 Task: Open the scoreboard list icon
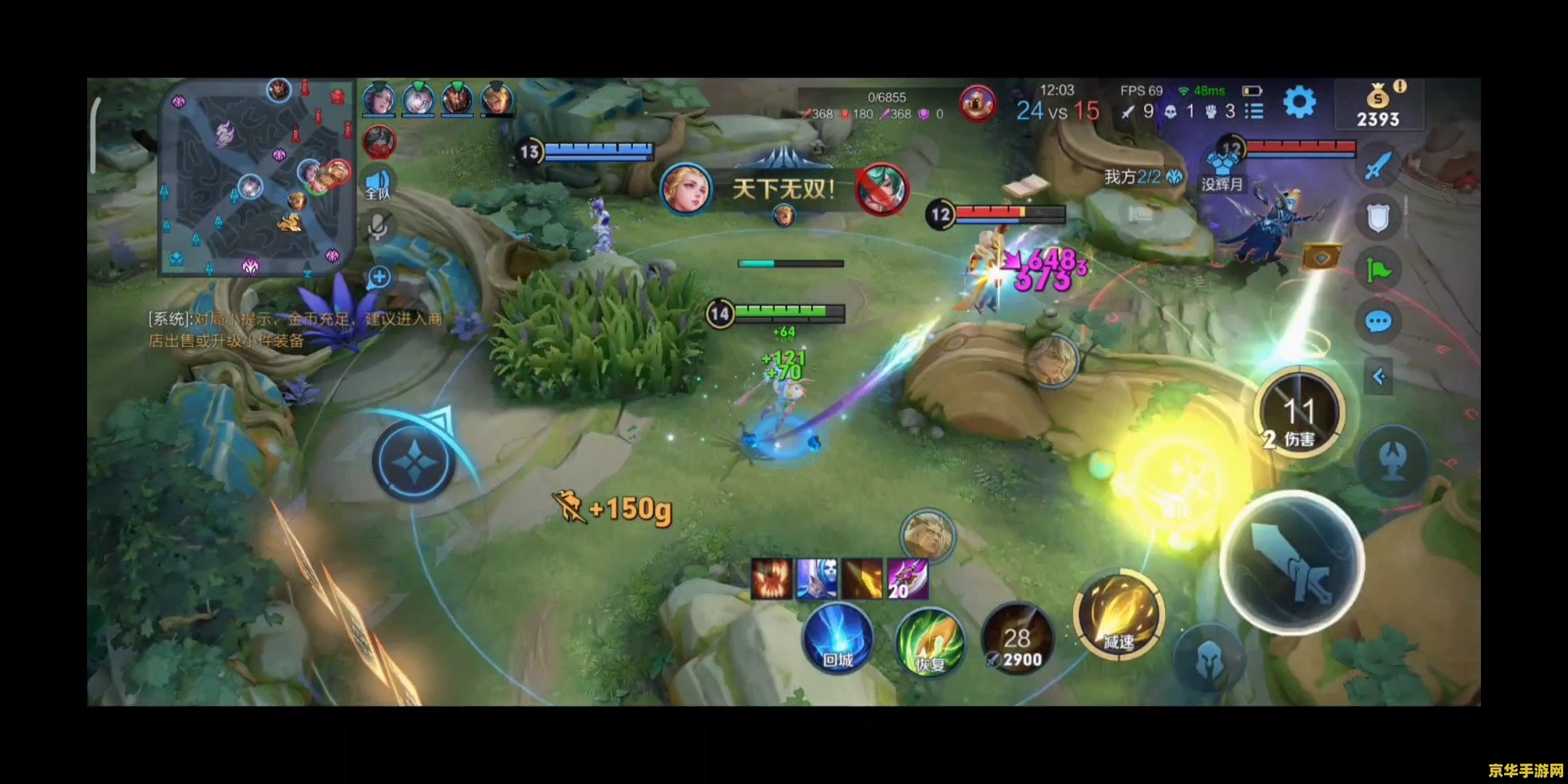pos(1254,112)
